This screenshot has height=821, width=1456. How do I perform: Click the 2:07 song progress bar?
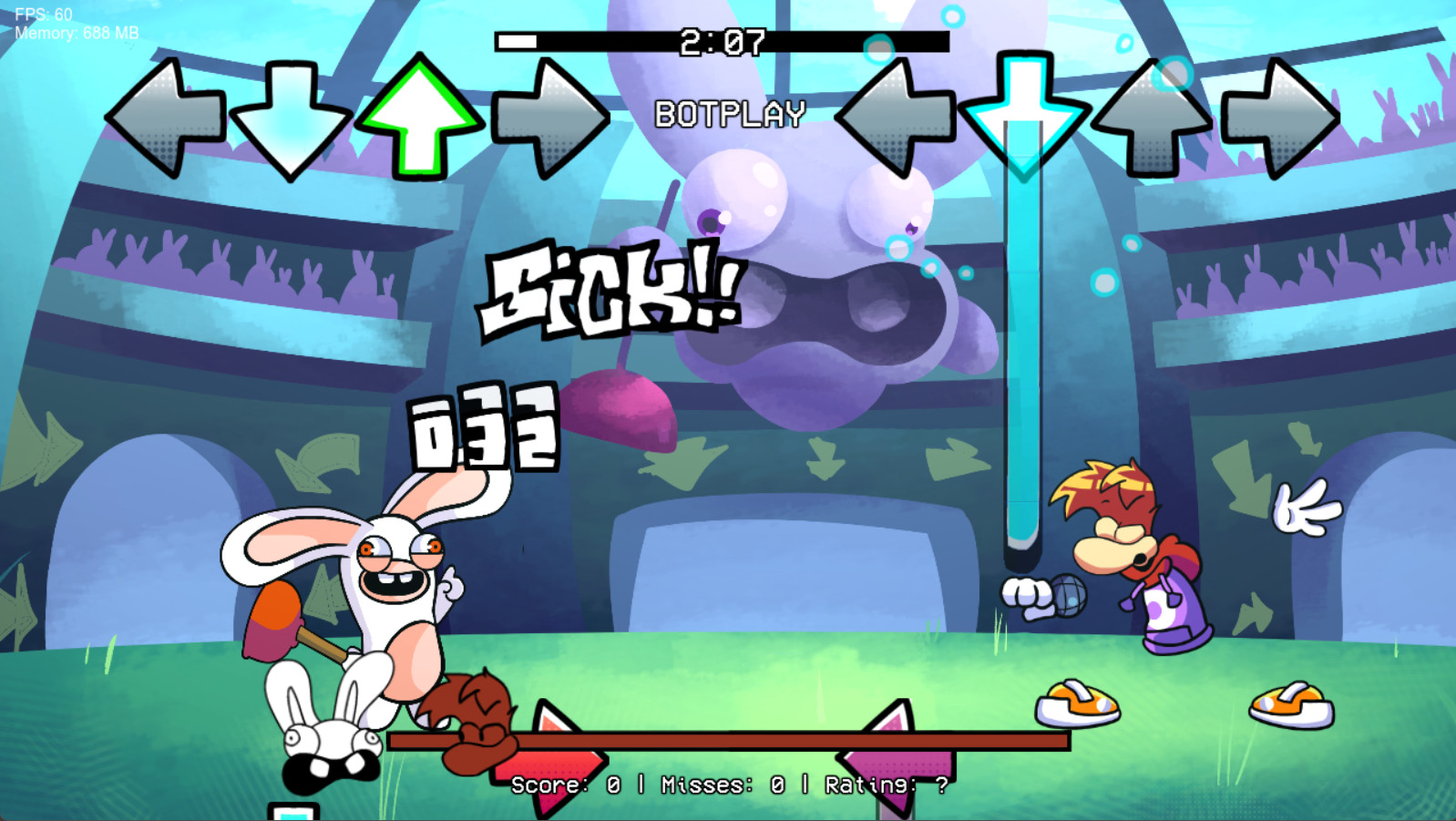tap(724, 40)
